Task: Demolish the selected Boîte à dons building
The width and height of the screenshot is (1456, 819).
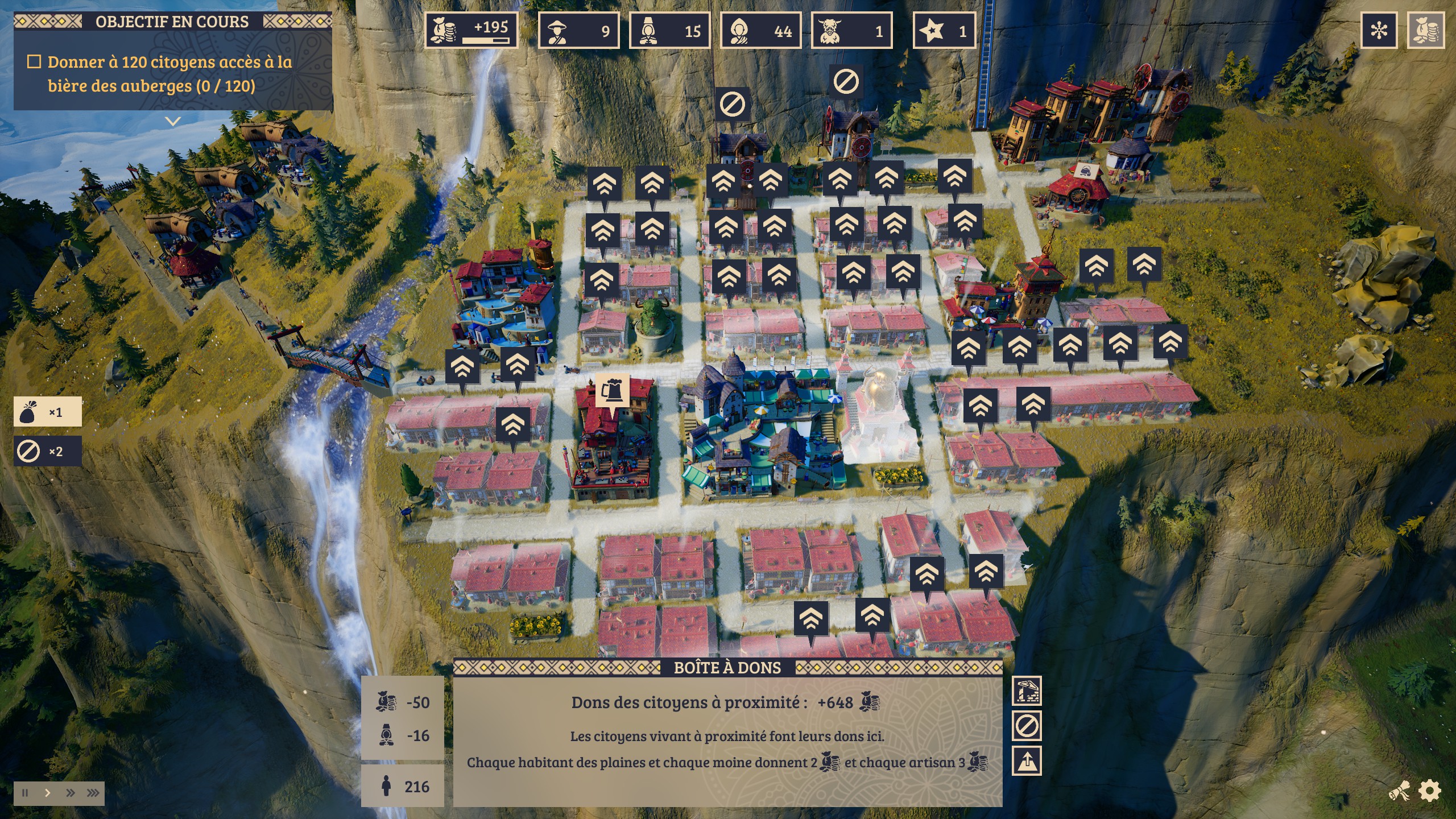Action: pos(1027,691)
